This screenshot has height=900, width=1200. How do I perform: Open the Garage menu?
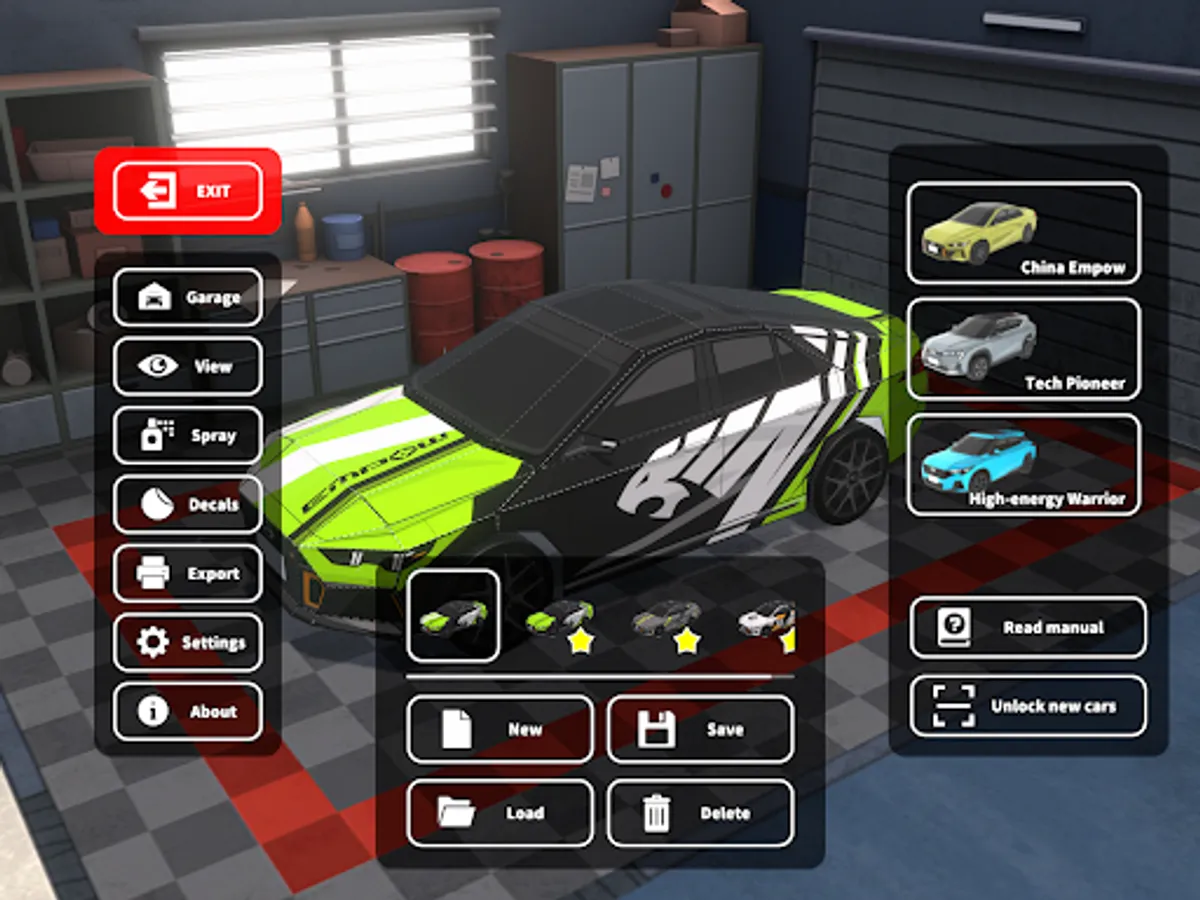[x=188, y=297]
